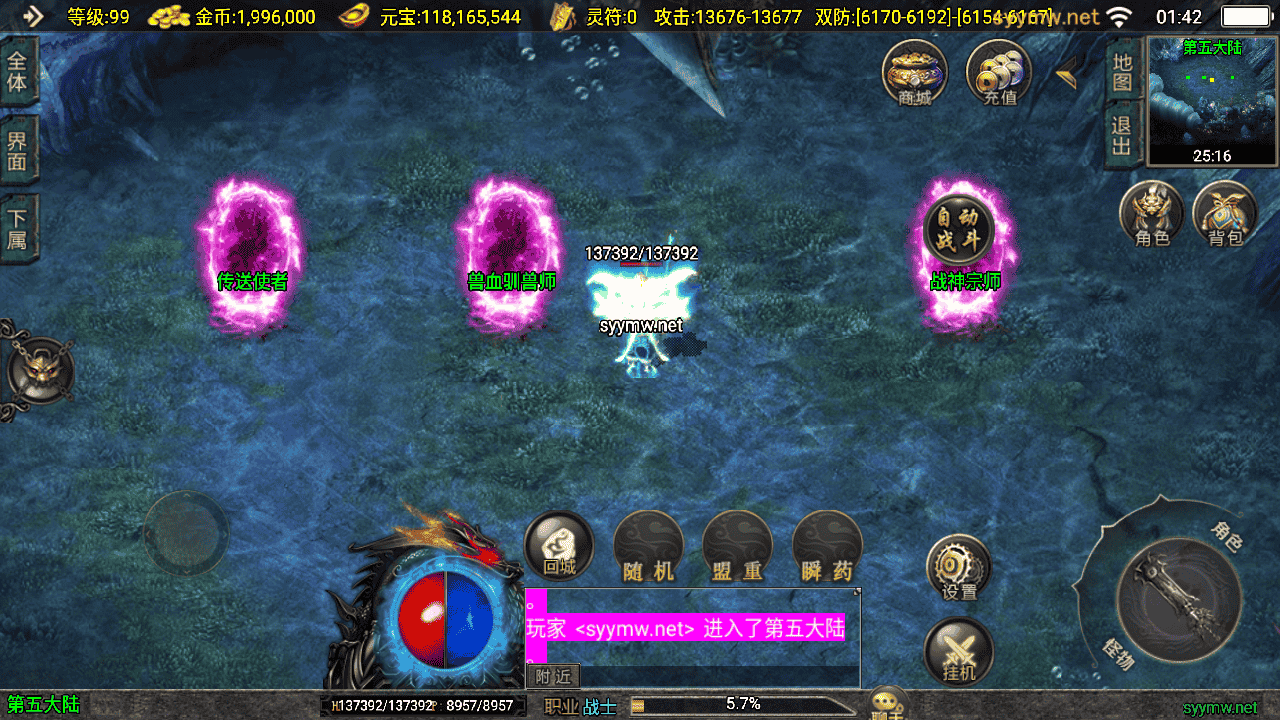1280x720 pixels.
Task: Click the 地图 map tab
Action: pyautogui.click(x=1123, y=72)
